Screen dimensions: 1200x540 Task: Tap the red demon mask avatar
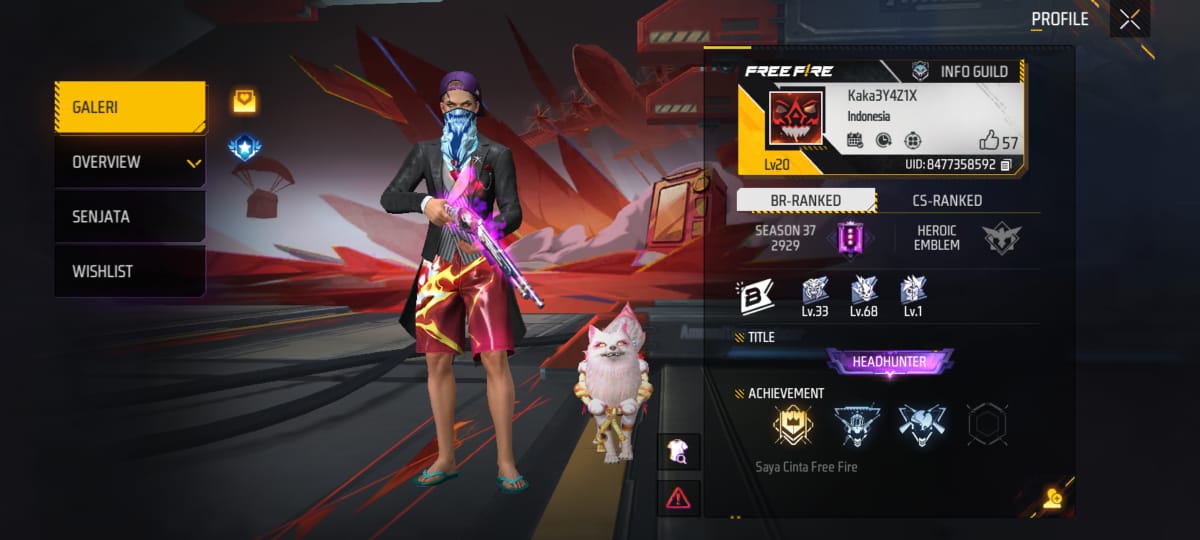tap(796, 118)
